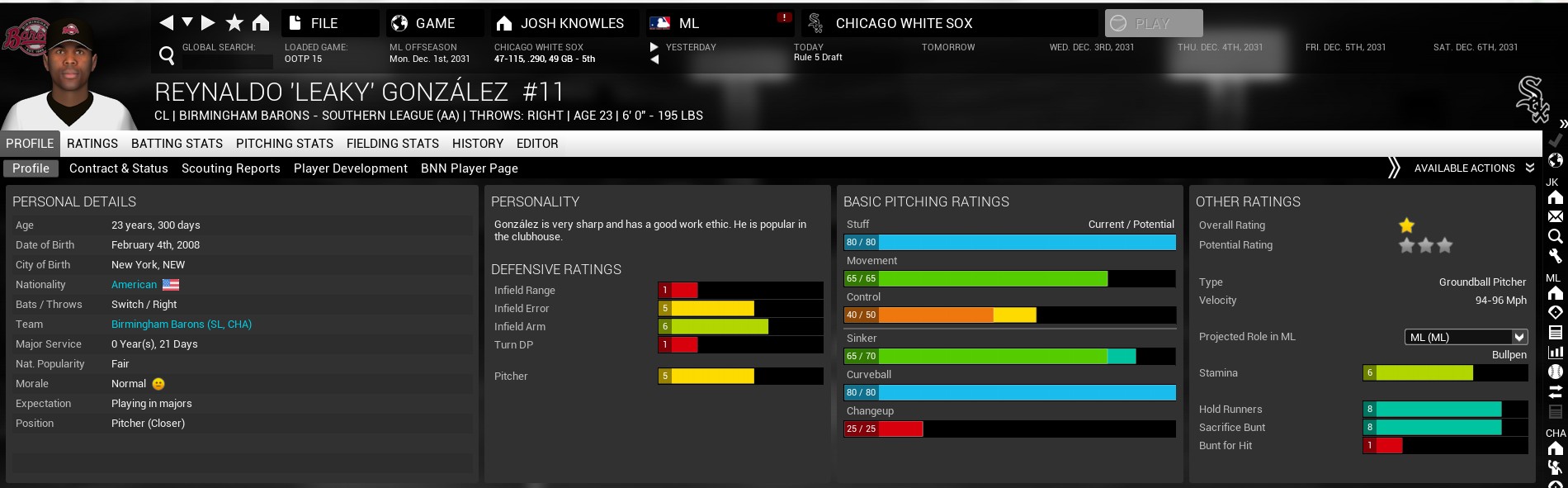Open the ML league menu
The height and width of the screenshot is (488, 1568).
(x=688, y=23)
